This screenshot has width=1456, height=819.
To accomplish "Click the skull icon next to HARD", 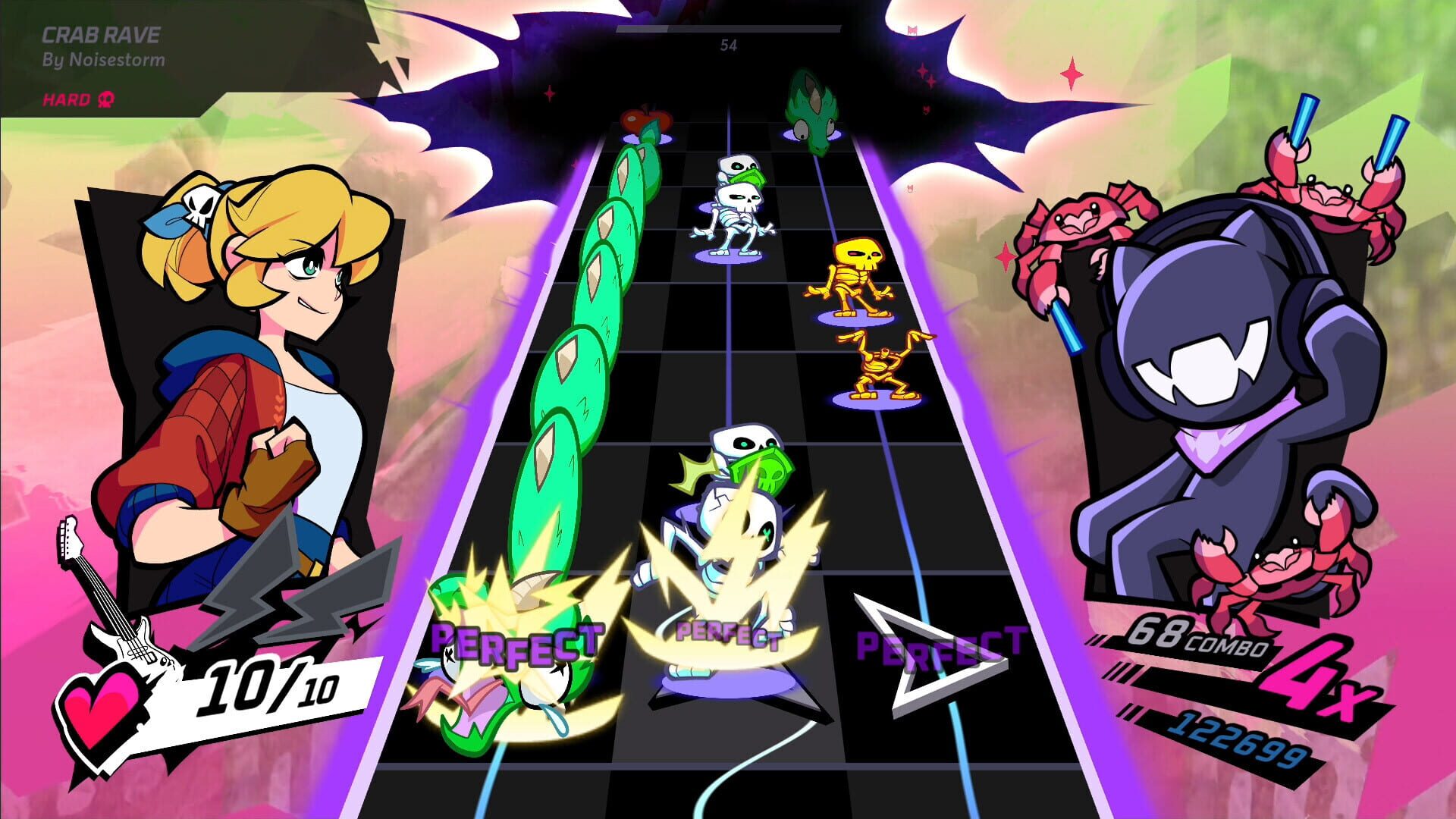I will [106, 99].
